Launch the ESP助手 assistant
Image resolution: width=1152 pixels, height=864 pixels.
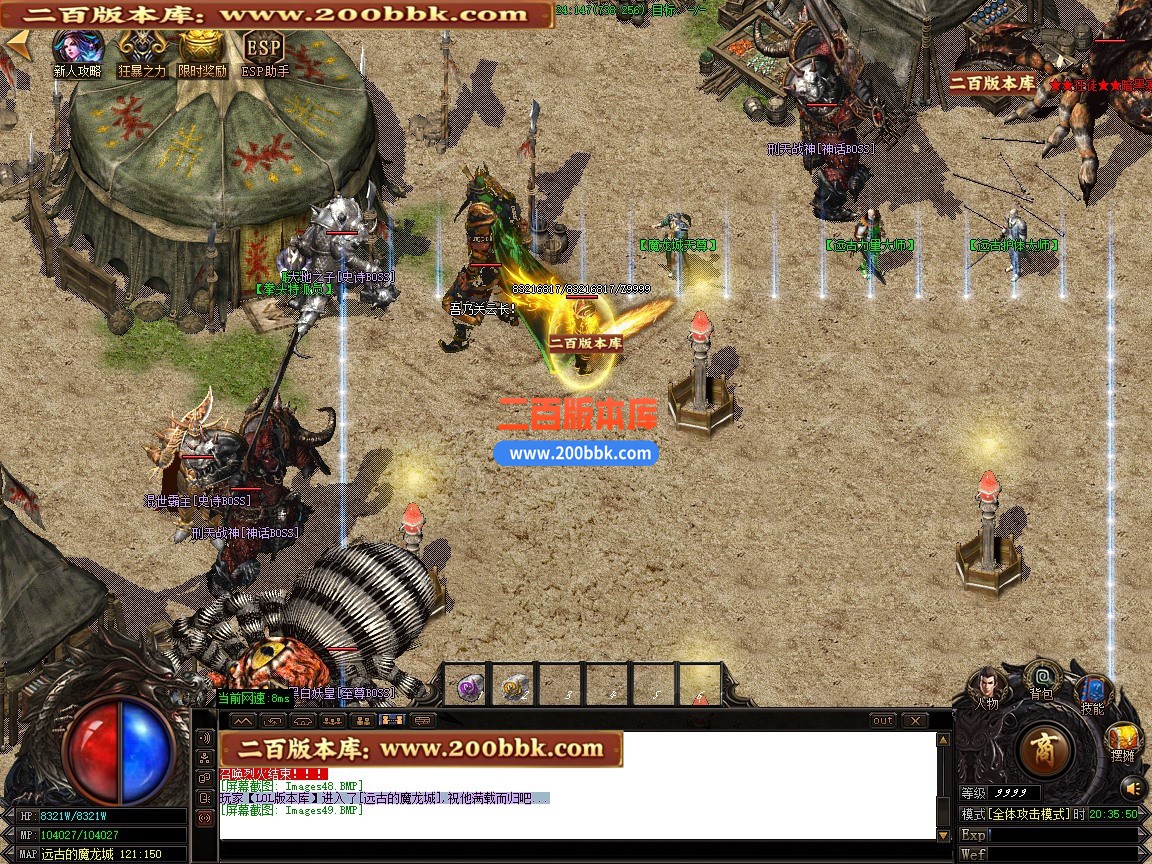[264, 50]
